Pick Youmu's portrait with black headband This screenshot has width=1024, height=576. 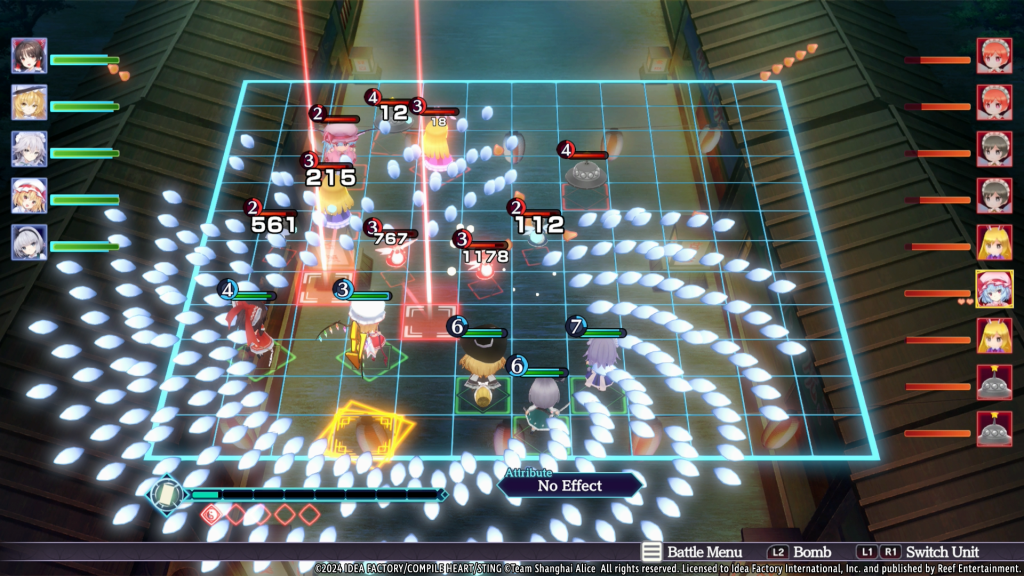(29, 242)
